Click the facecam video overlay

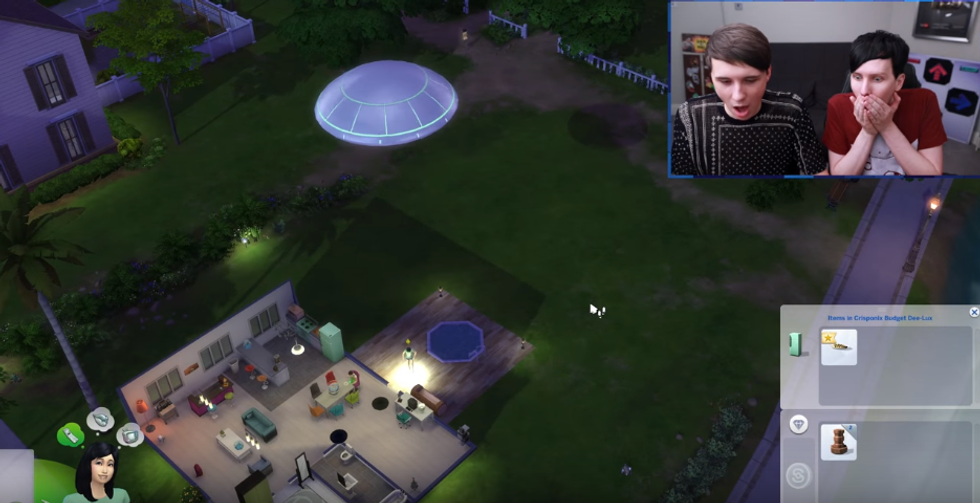click(823, 89)
